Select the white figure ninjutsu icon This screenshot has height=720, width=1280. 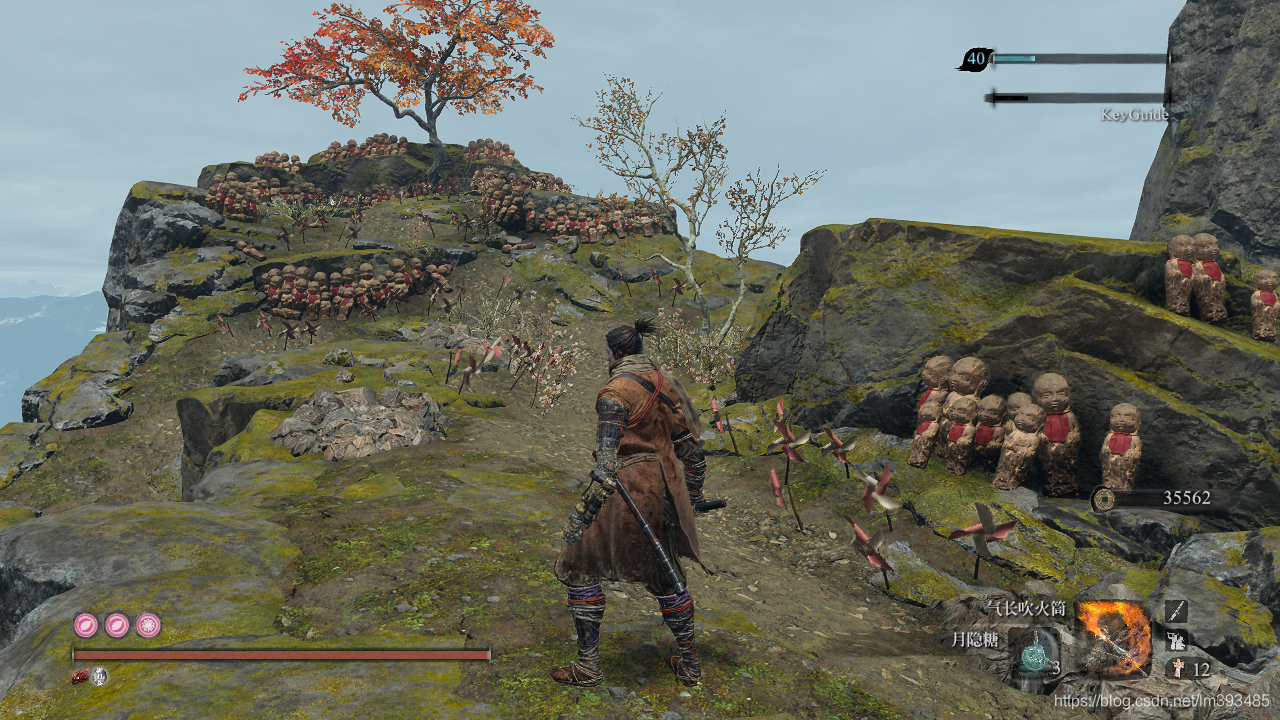1176,640
